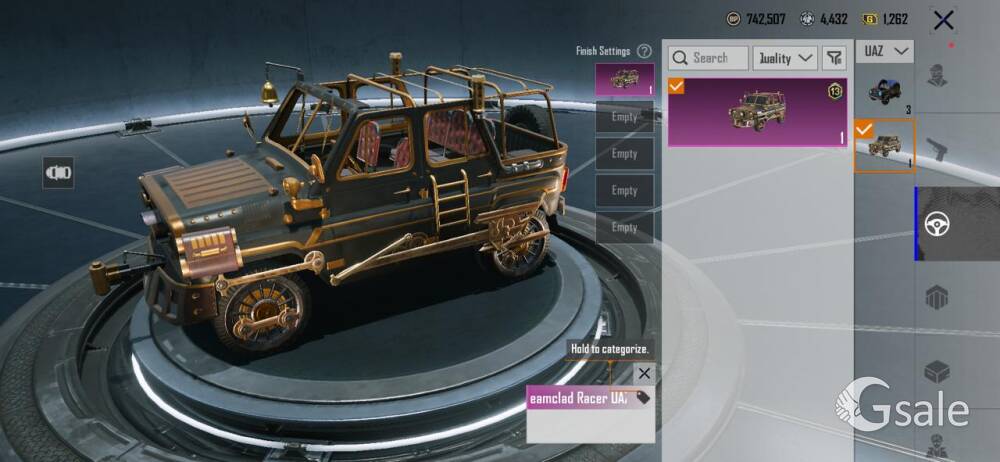Open the Quality sort dropdown
The image size is (1000, 462).
tap(785, 58)
